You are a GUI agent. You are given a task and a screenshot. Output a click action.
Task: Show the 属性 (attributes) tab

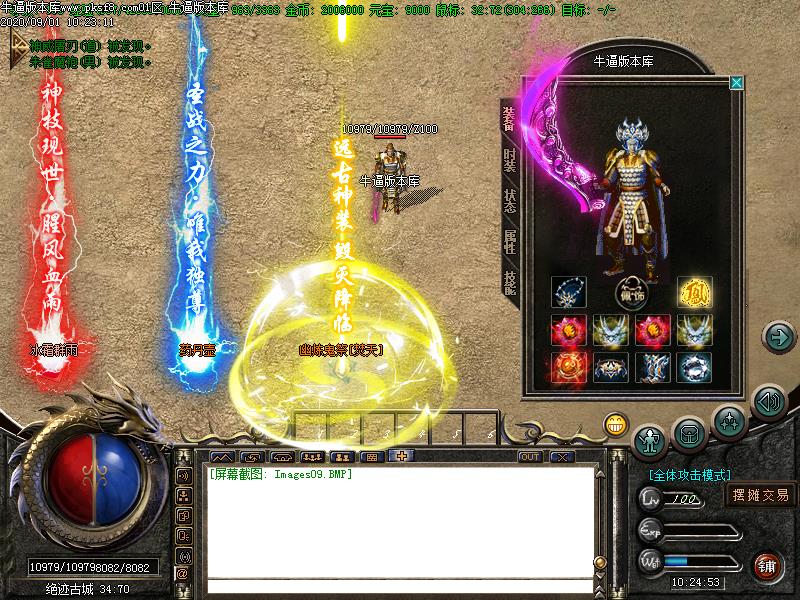pyautogui.click(x=510, y=240)
